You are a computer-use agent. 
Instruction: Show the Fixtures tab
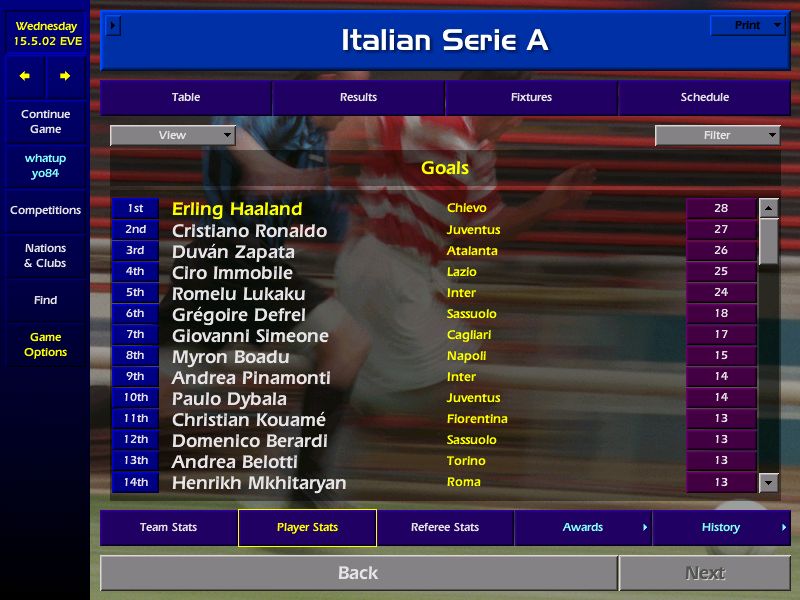pos(531,98)
